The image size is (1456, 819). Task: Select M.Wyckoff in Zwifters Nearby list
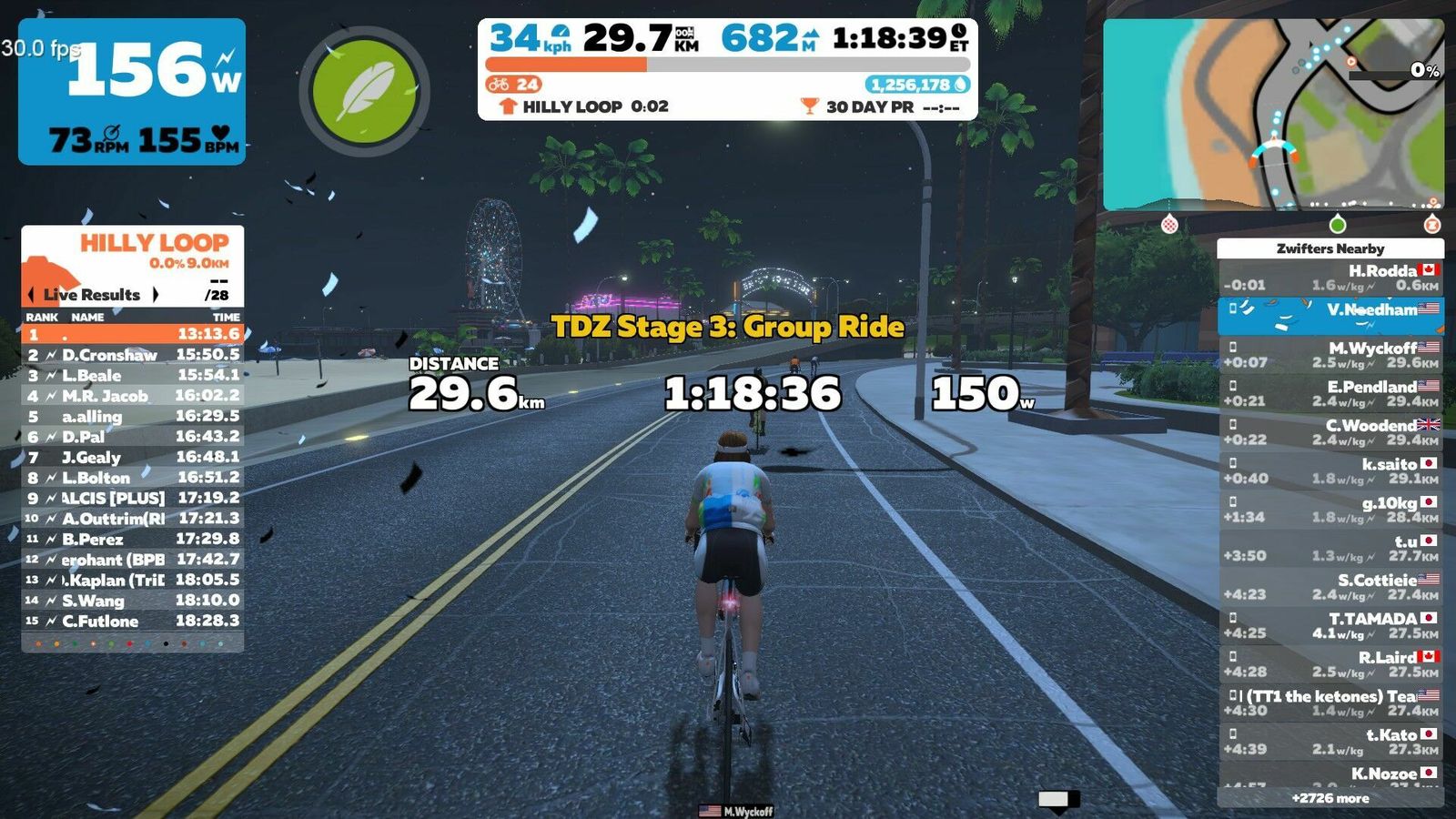pos(1330,355)
